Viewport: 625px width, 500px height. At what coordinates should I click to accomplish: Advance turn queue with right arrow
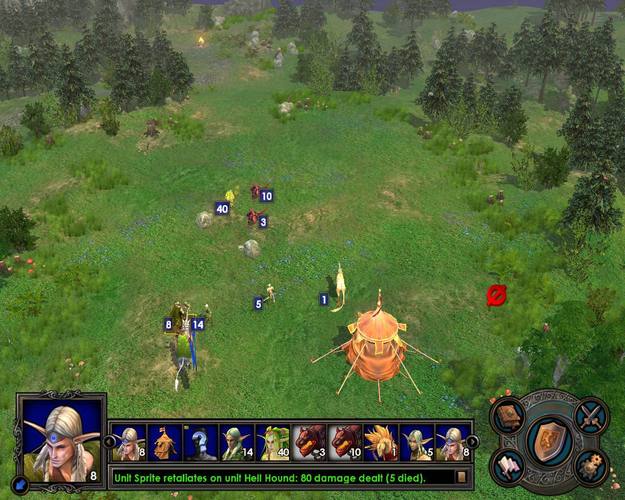[473, 441]
